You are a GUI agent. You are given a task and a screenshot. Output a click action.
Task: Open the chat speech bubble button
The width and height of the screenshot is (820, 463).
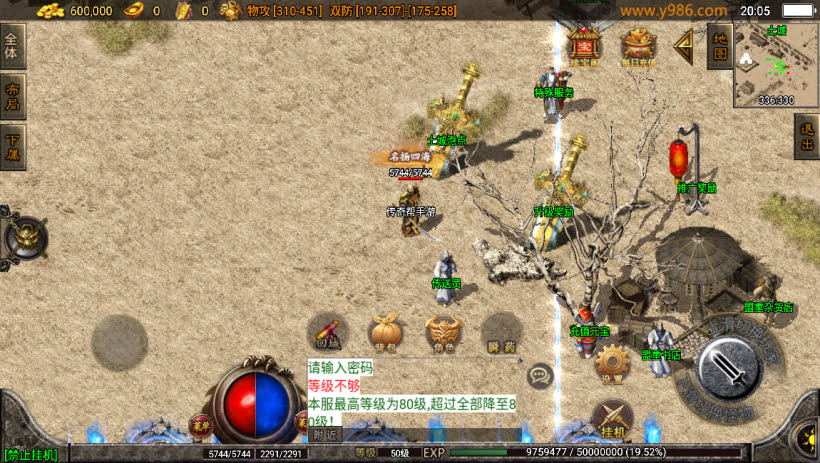pyautogui.click(x=541, y=376)
